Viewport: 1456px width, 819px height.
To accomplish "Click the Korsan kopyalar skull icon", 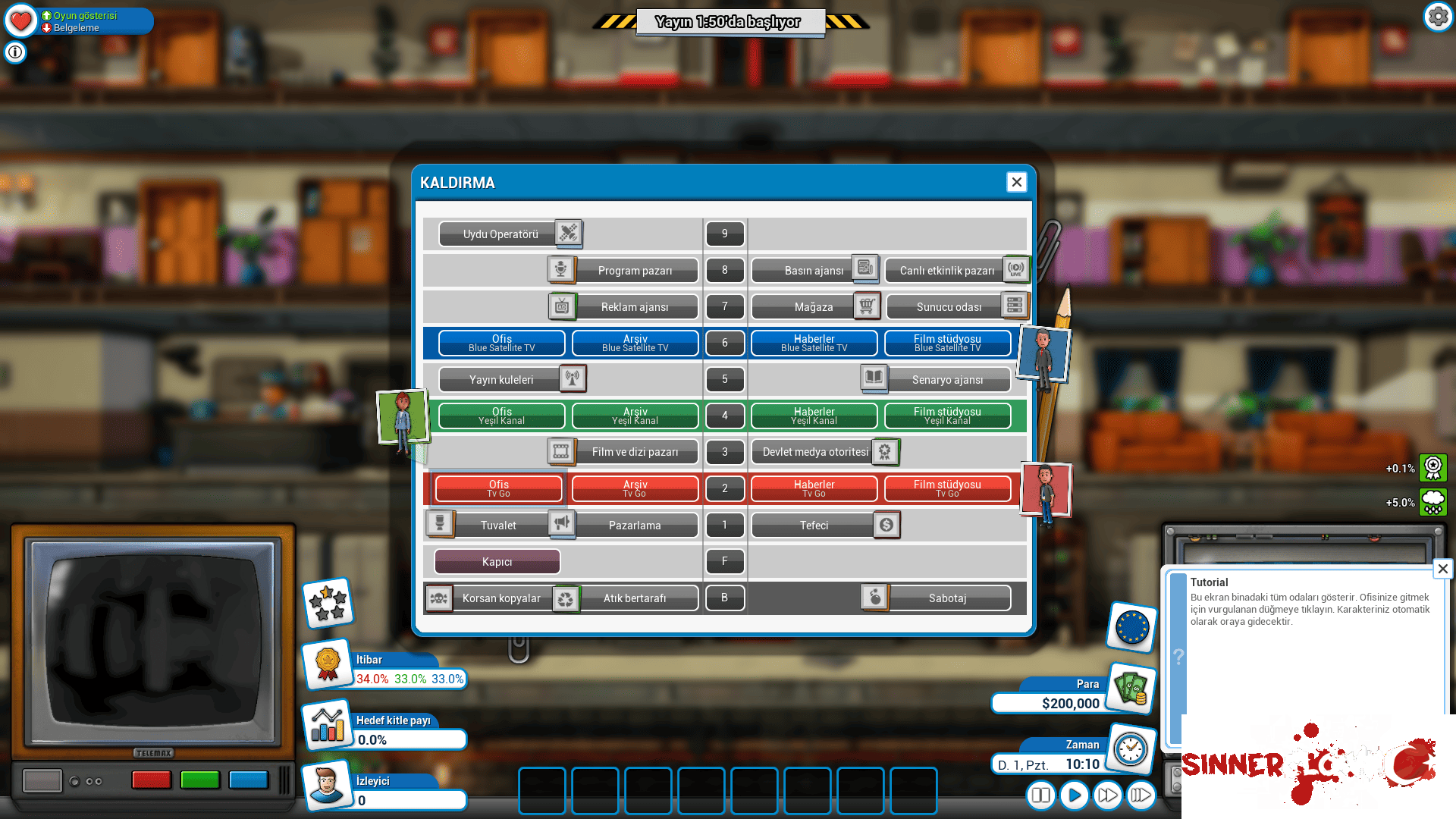I will (440, 598).
